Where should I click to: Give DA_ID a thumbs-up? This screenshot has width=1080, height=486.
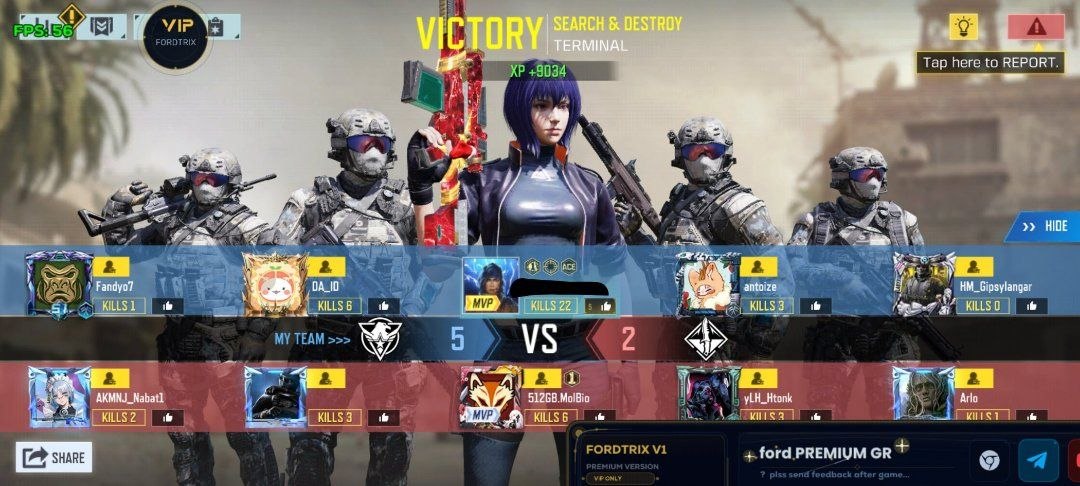pyautogui.click(x=384, y=306)
